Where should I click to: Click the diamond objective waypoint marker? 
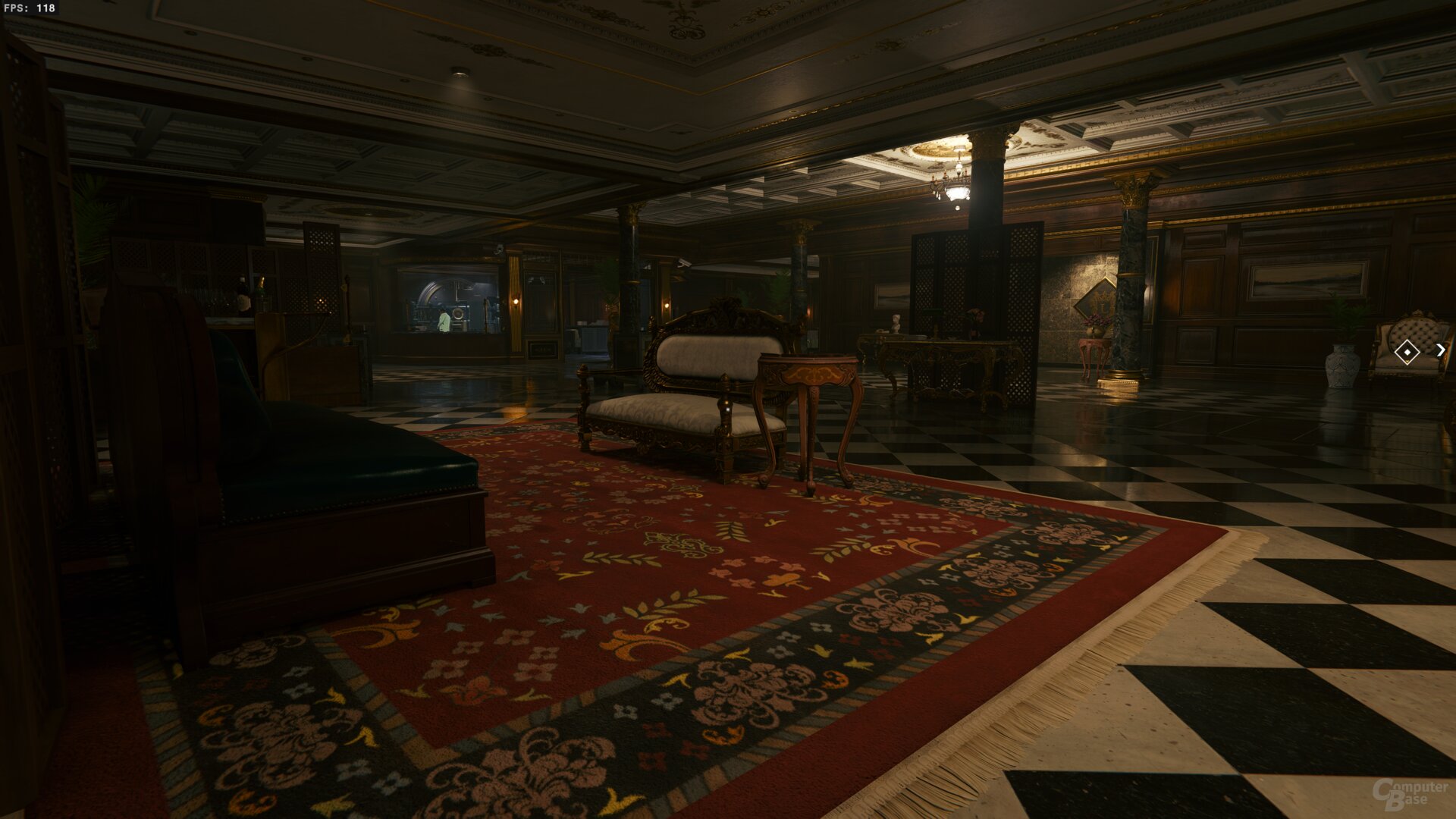pos(1407,352)
